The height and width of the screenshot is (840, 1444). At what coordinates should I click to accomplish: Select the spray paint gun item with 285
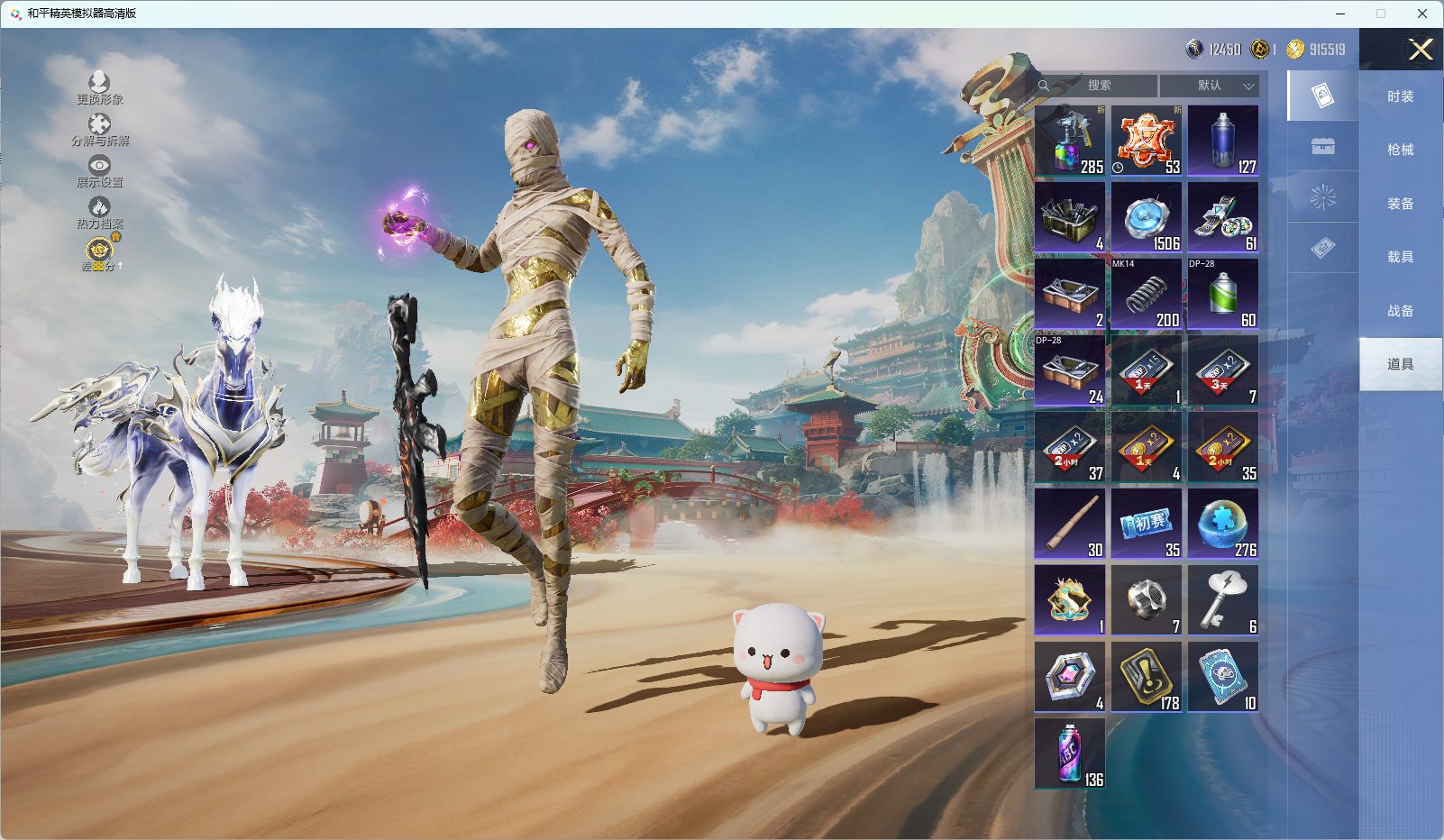click(1070, 141)
